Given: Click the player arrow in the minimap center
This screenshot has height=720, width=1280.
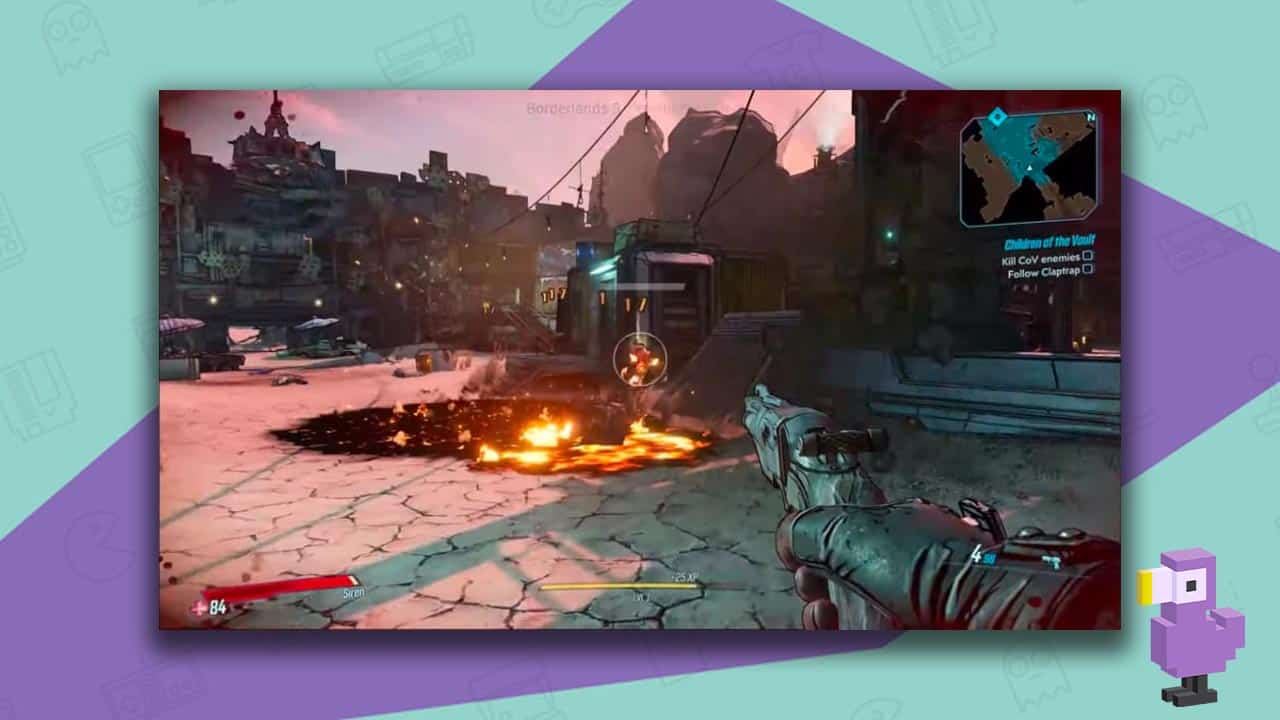Looking at the screenshot, I should [1030, 168].
